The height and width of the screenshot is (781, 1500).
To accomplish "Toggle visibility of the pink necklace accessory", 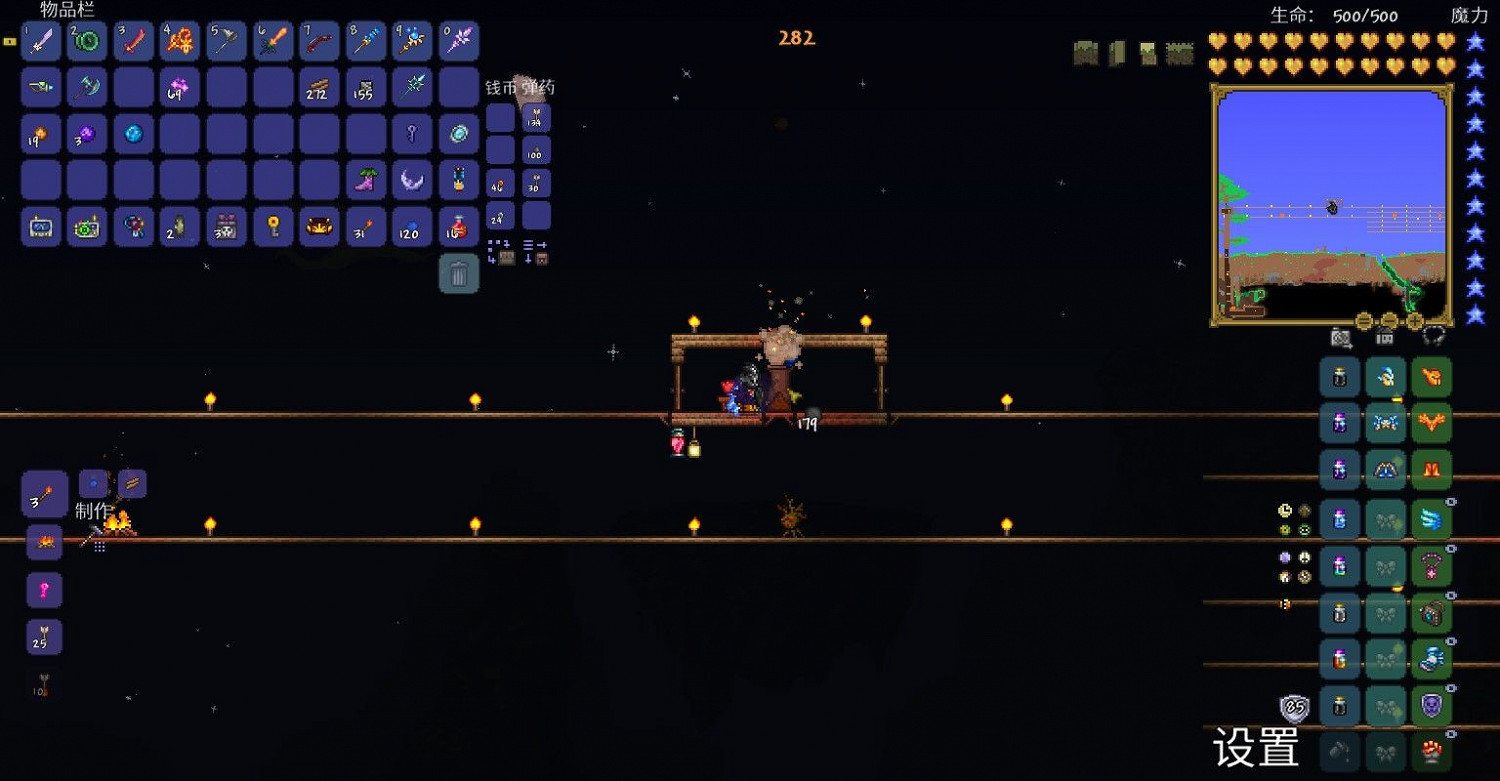I will pyautogui.click(x=1451, y=548).
